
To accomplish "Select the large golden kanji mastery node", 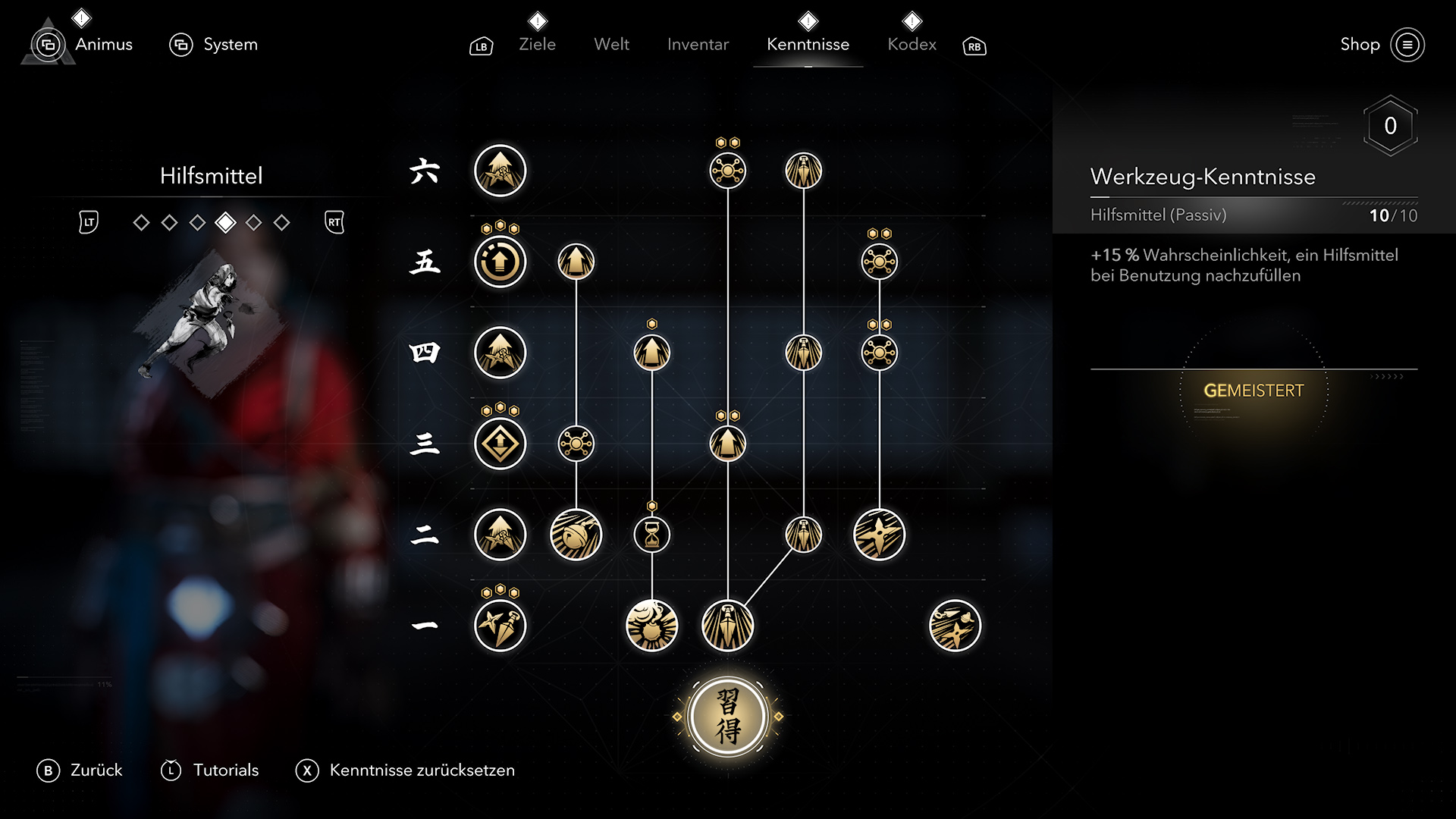I will [727, 717].
